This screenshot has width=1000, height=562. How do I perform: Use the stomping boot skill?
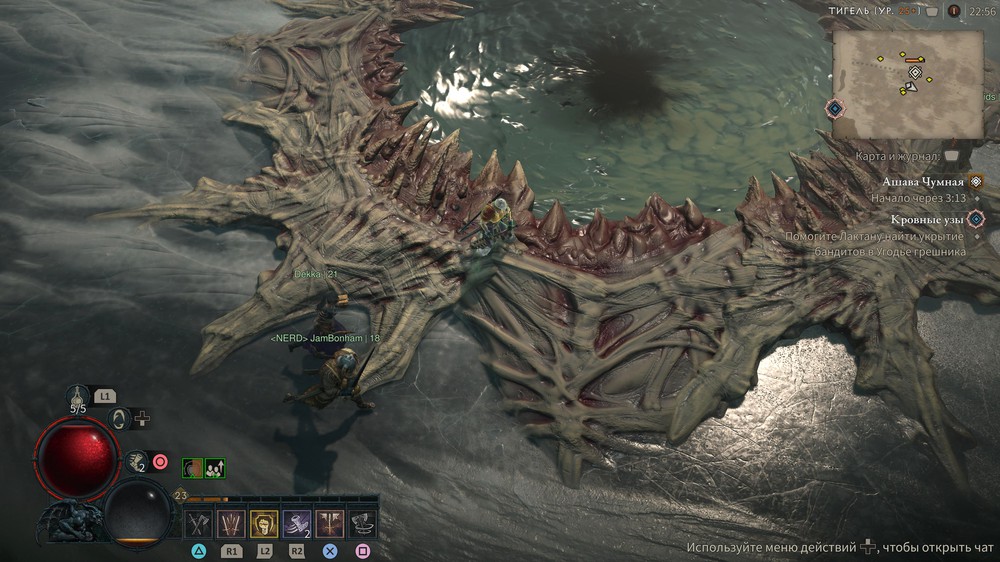tap(297, 523)
